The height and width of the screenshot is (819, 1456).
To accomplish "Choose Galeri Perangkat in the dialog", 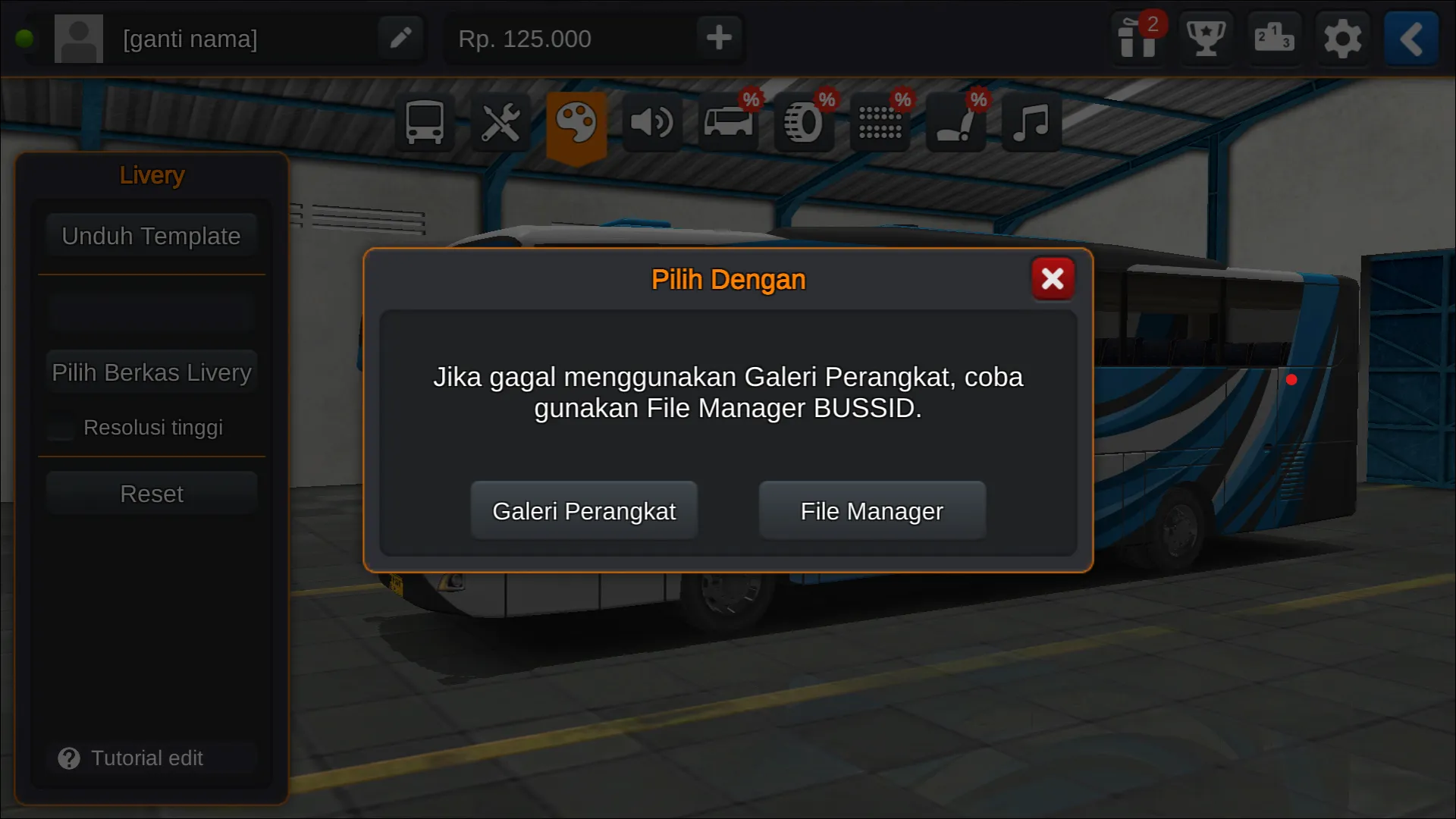I will click(584, 510).
